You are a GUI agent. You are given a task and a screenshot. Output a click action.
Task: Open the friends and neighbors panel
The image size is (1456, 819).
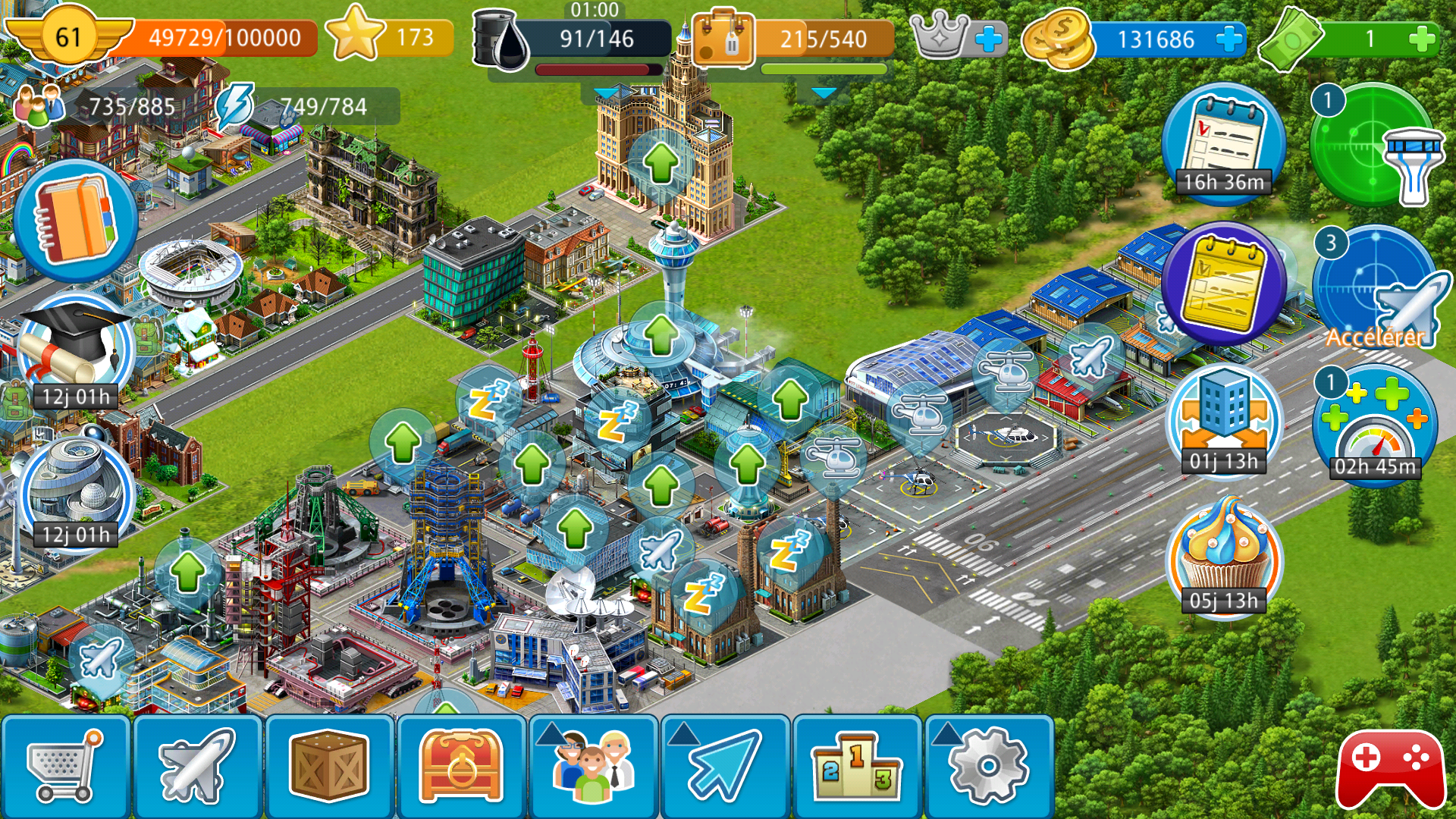pos(593,766)
